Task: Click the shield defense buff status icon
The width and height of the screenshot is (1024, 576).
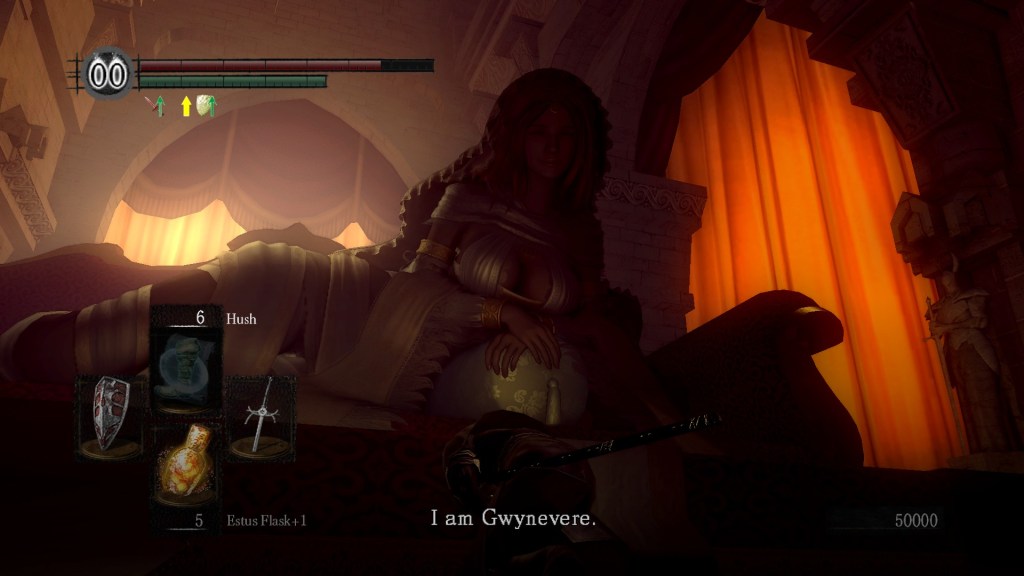Action: coord(207,105)
